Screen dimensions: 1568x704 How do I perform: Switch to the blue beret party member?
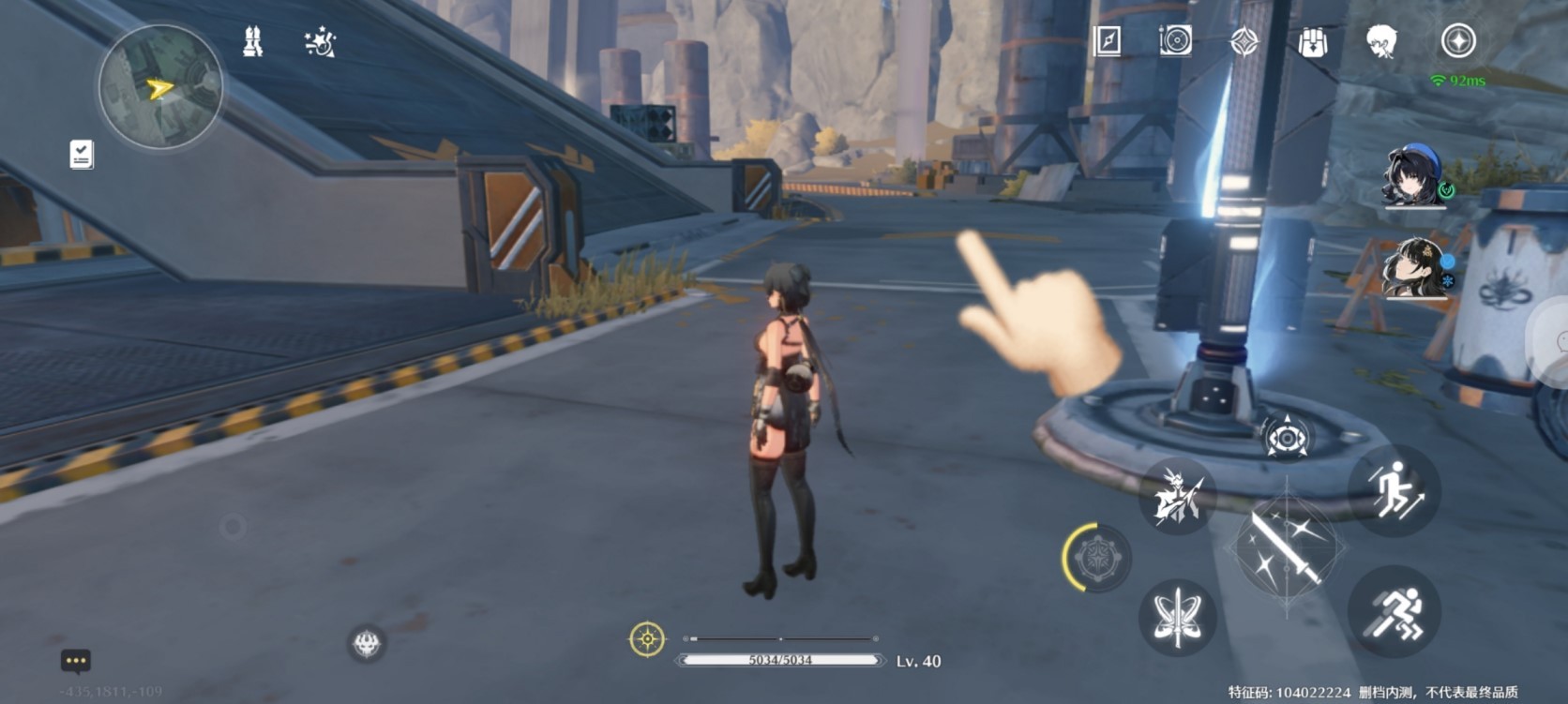coord(1416,175)
